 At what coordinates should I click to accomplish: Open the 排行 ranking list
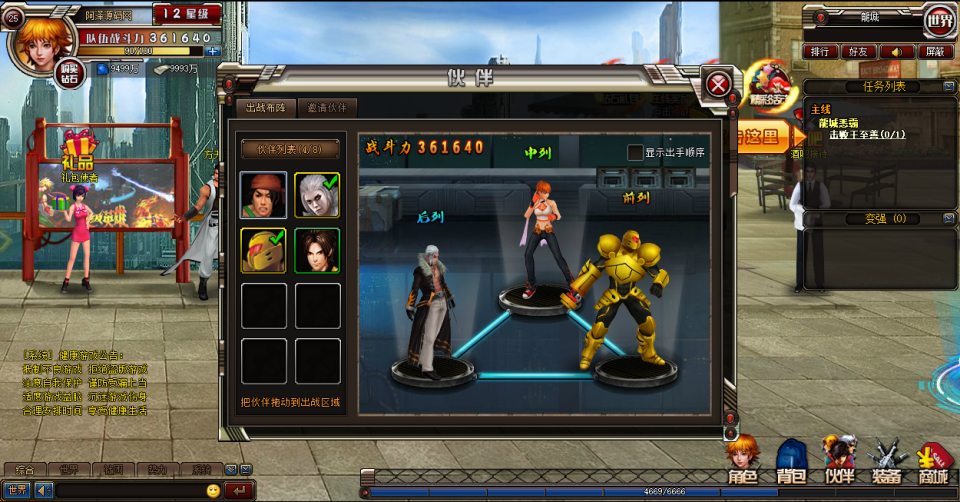pyautogui.click(x=820, y=51)
